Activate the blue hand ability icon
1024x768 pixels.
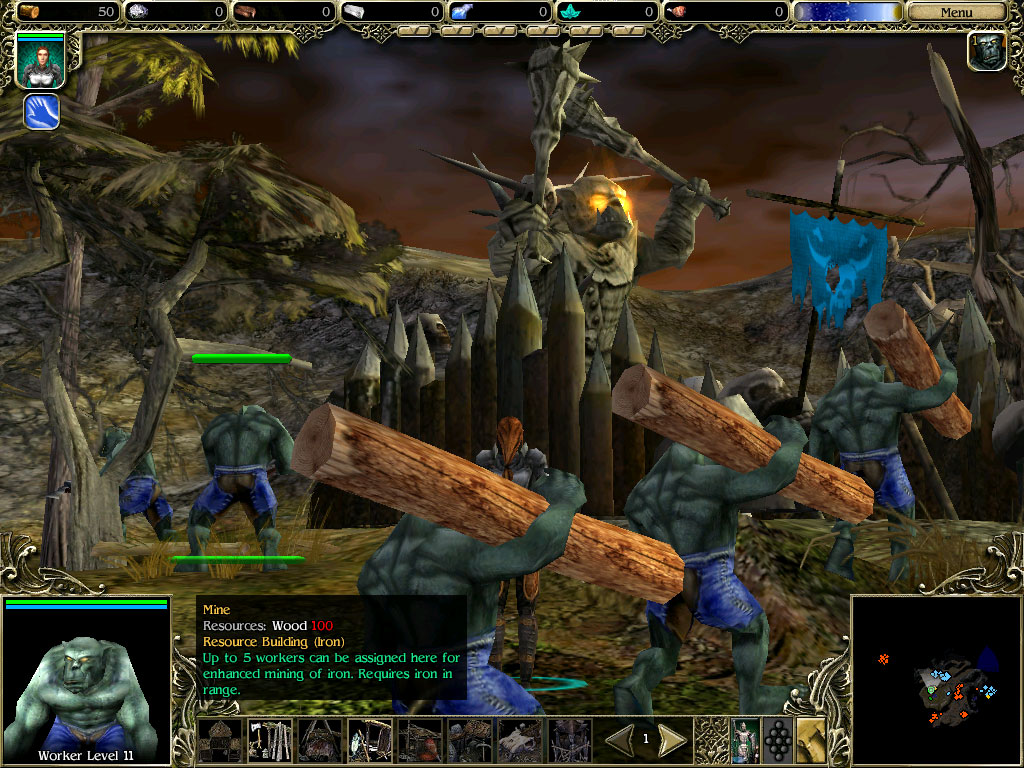click(x=41, y=111)
